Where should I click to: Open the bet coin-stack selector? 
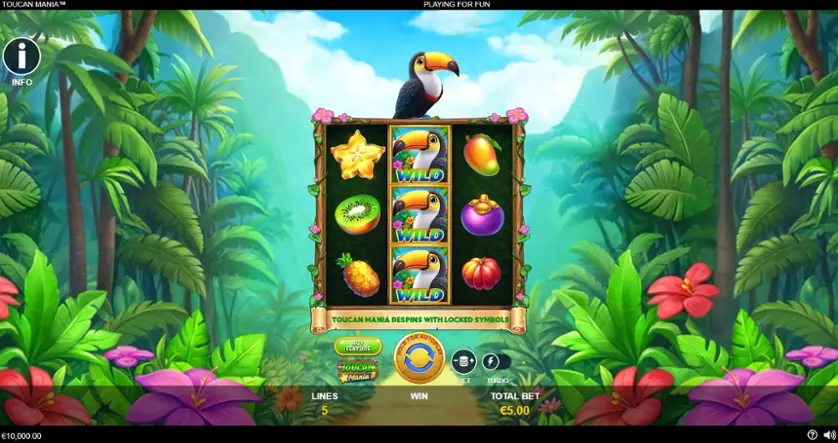click(463, 362)
